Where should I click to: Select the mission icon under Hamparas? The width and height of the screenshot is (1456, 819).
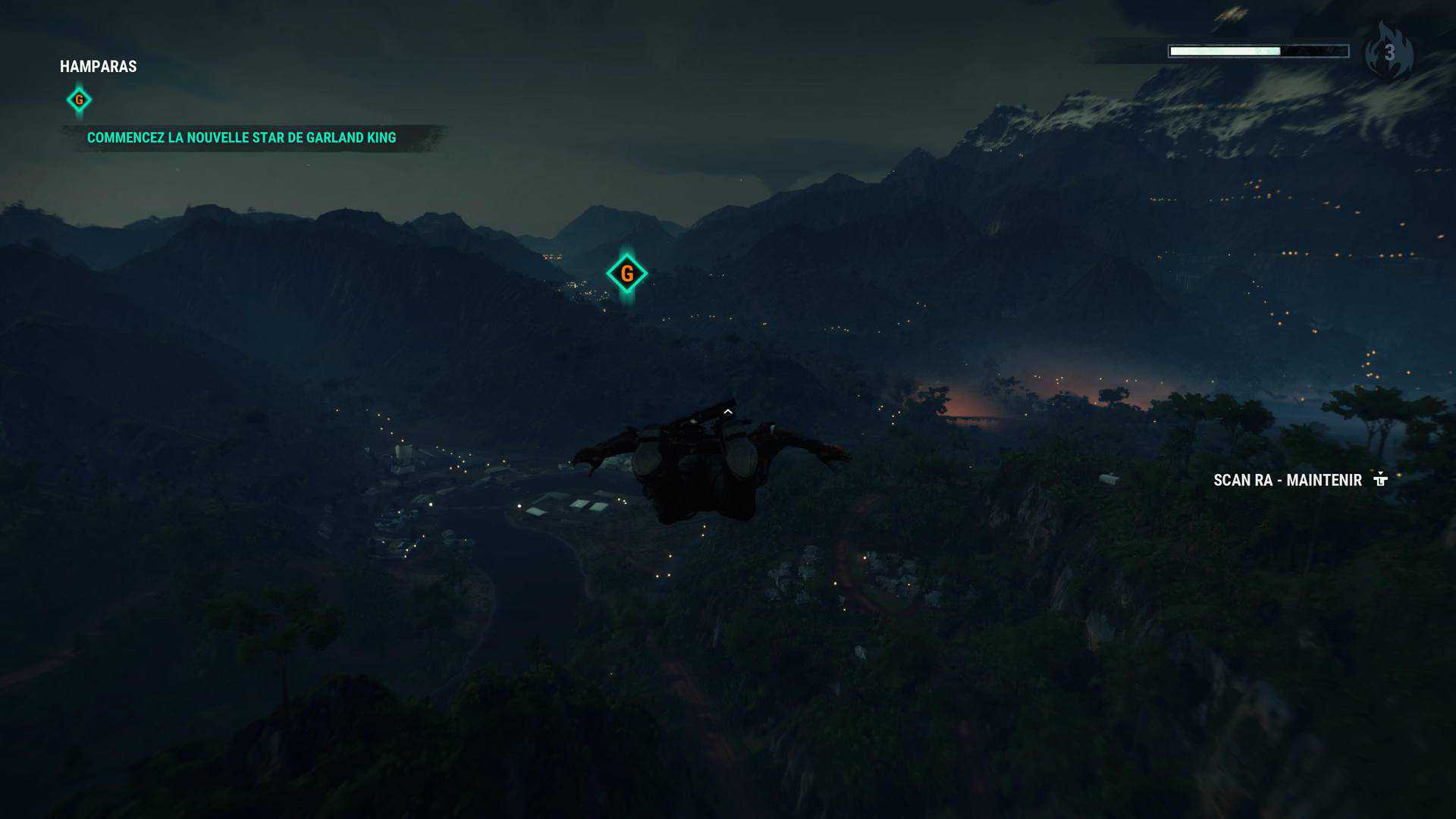[79, 100]
